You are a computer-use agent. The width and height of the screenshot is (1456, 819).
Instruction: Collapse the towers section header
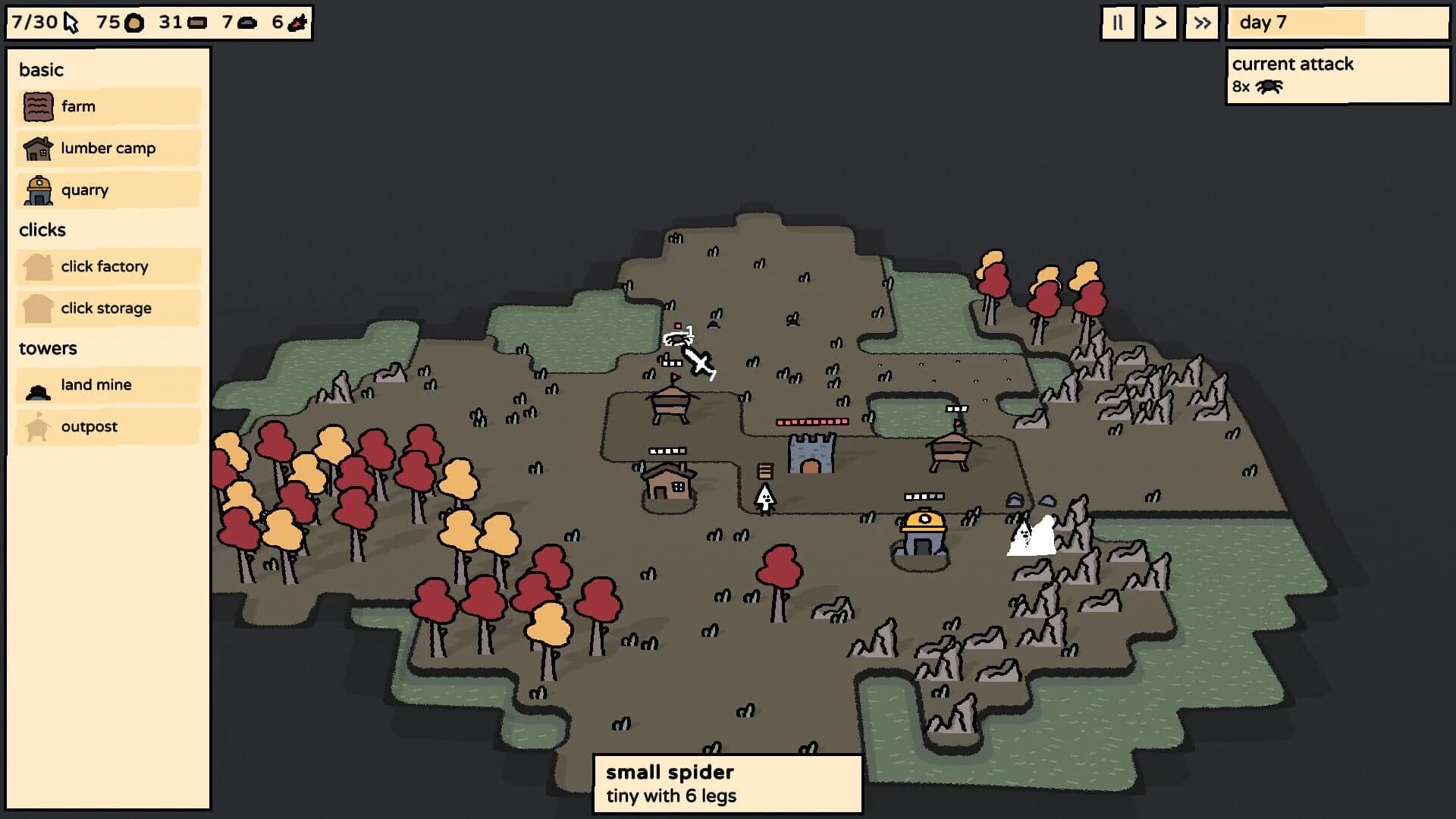pyautogui.click(x=48, y=348)
